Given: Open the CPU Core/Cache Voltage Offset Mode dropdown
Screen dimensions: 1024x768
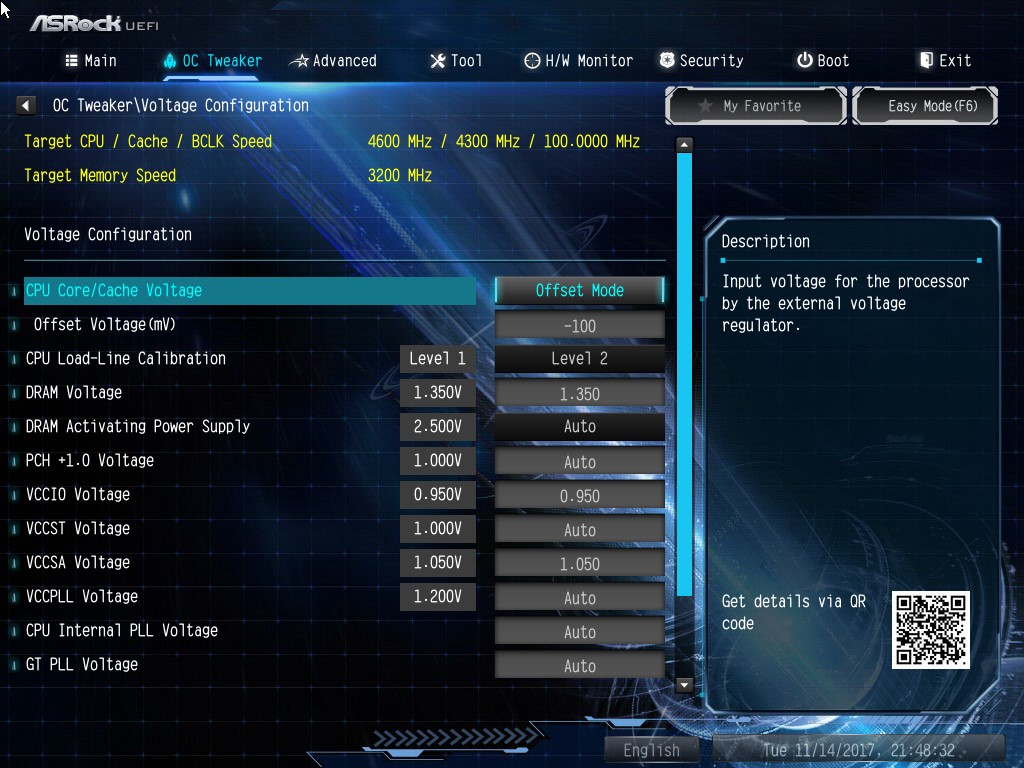Looking at the screenshot, I should click(580, 290).
